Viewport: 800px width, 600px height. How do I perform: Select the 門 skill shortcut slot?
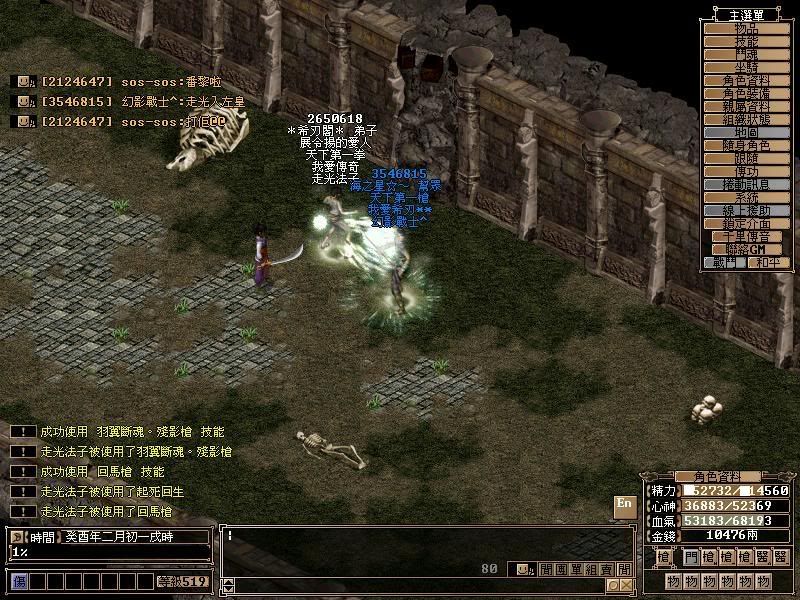[x=690, y=556]
